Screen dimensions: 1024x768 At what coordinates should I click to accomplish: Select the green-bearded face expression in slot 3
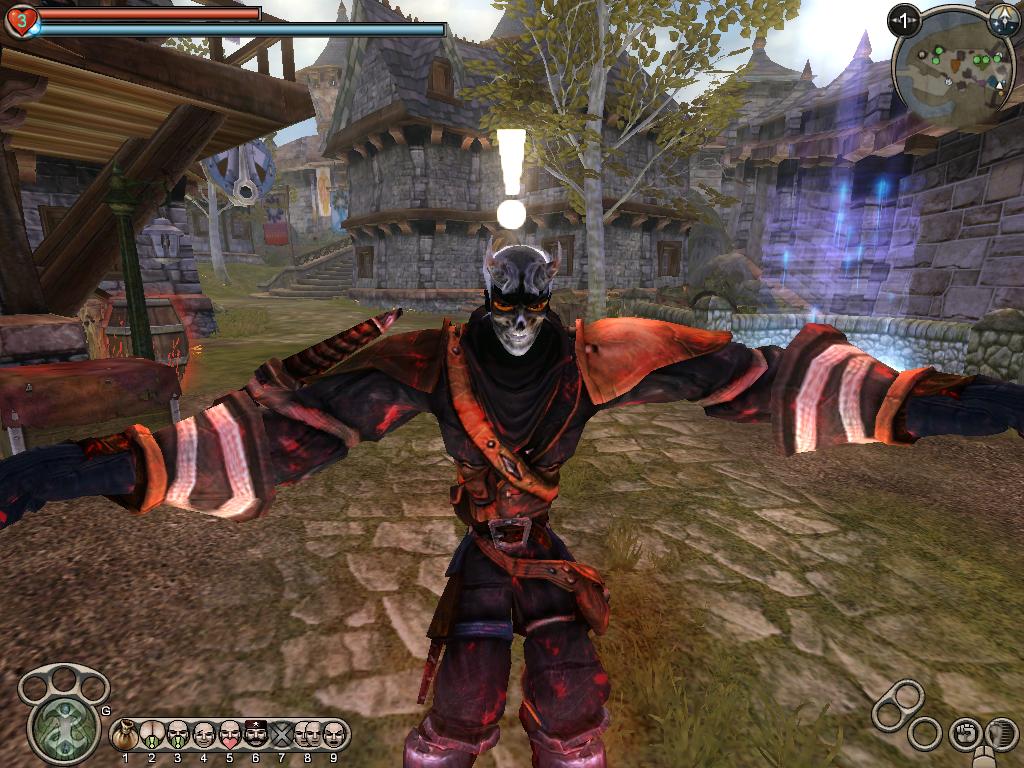[x=178, y=736]
